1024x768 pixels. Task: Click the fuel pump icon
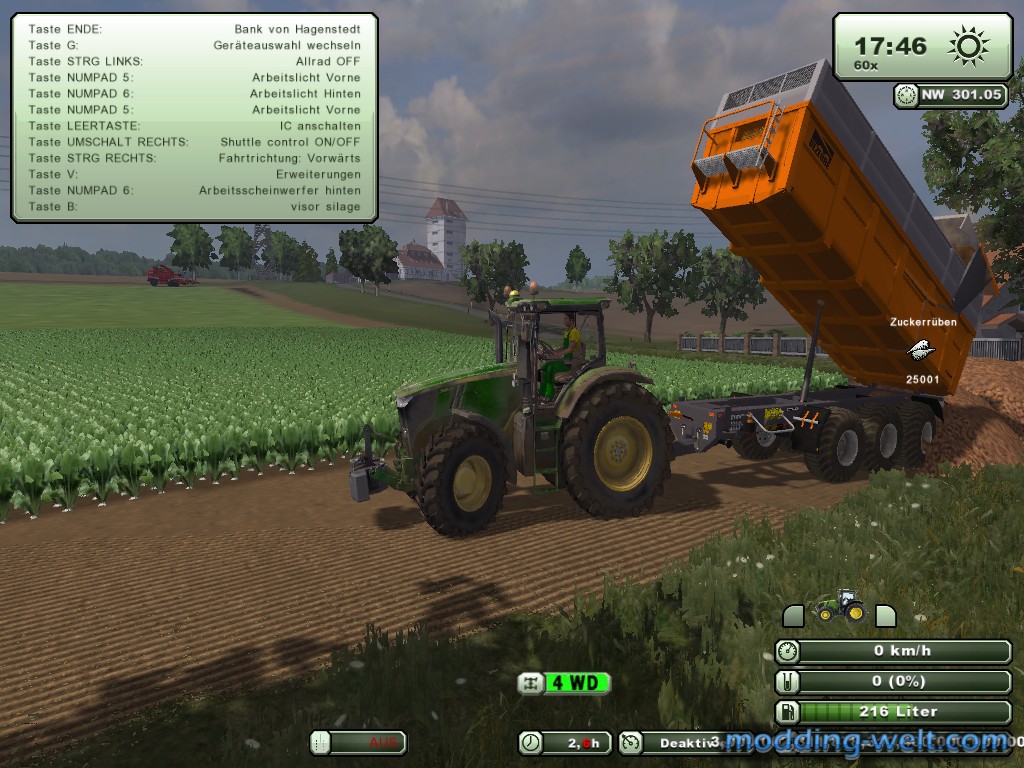coord(789,712)
